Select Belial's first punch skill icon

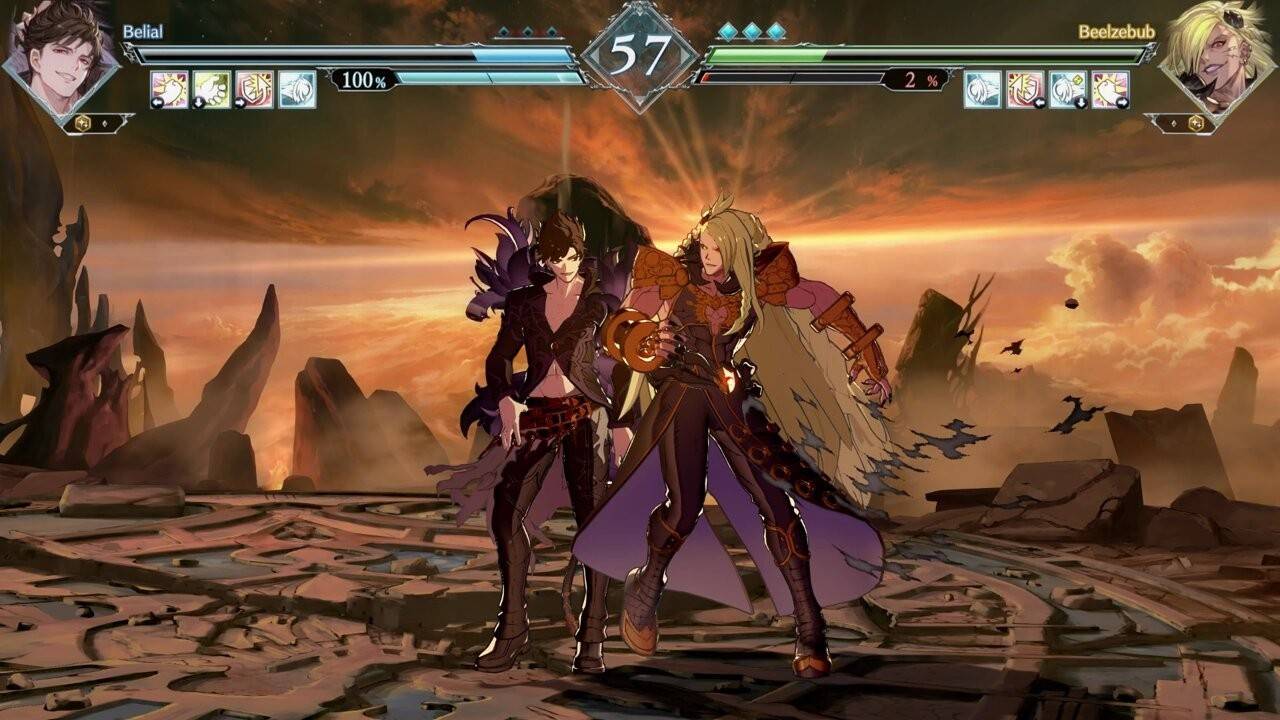(x=168, y=90)
